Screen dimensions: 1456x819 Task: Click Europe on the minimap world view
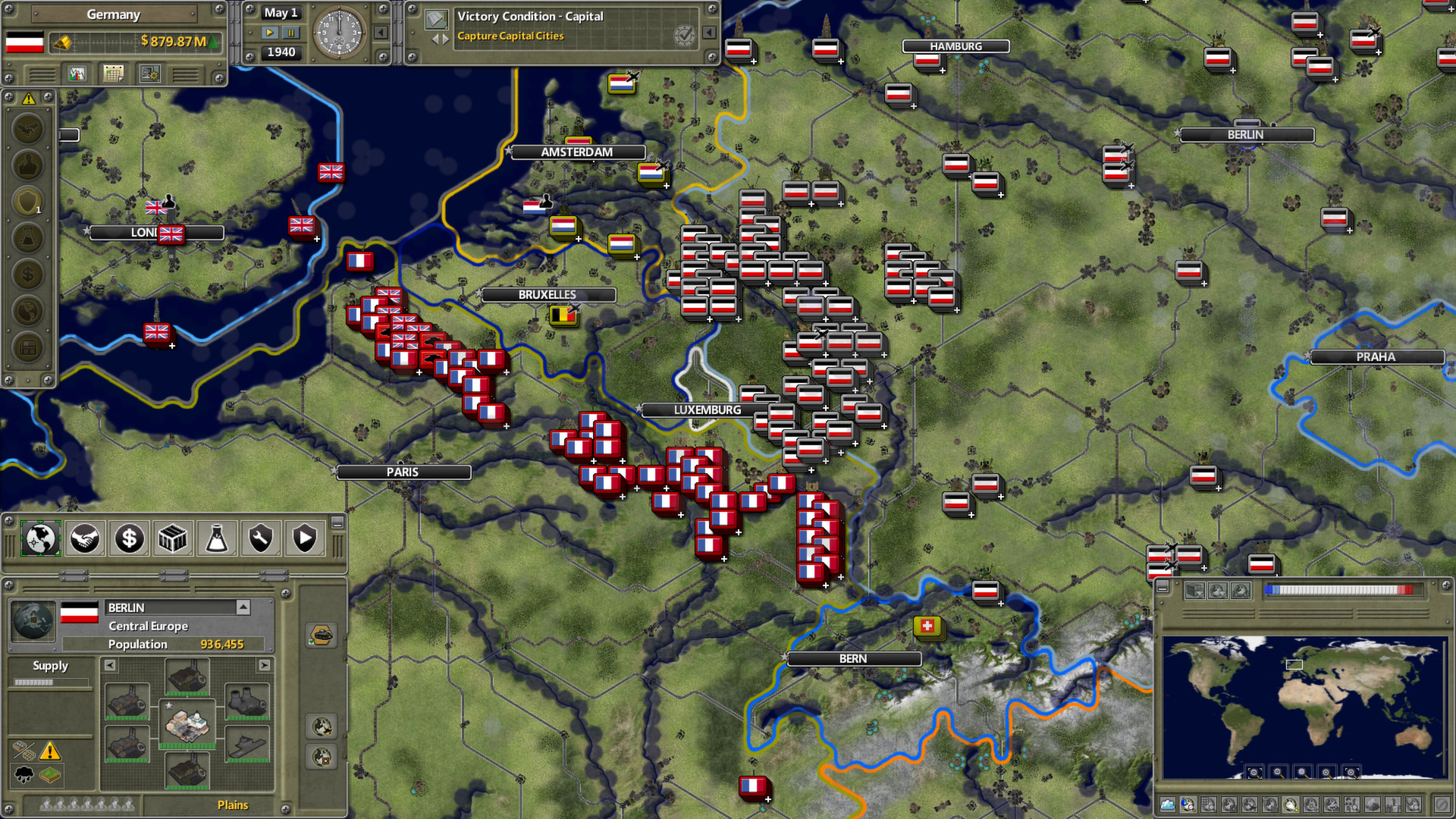click(x=1294, y=664)
